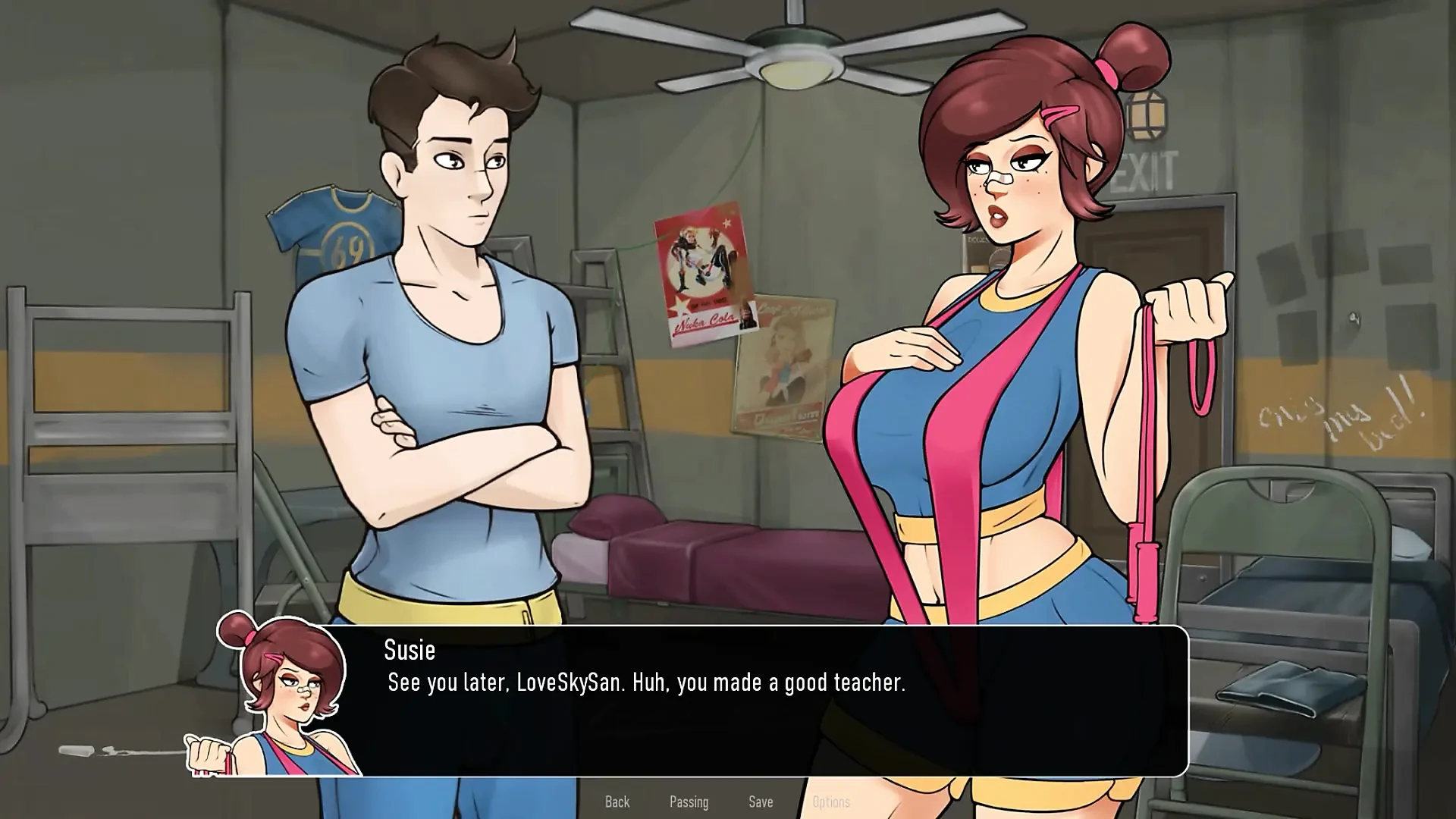Open the Save menu
The image size is (1456, 819).
click(x=761, y=802)
